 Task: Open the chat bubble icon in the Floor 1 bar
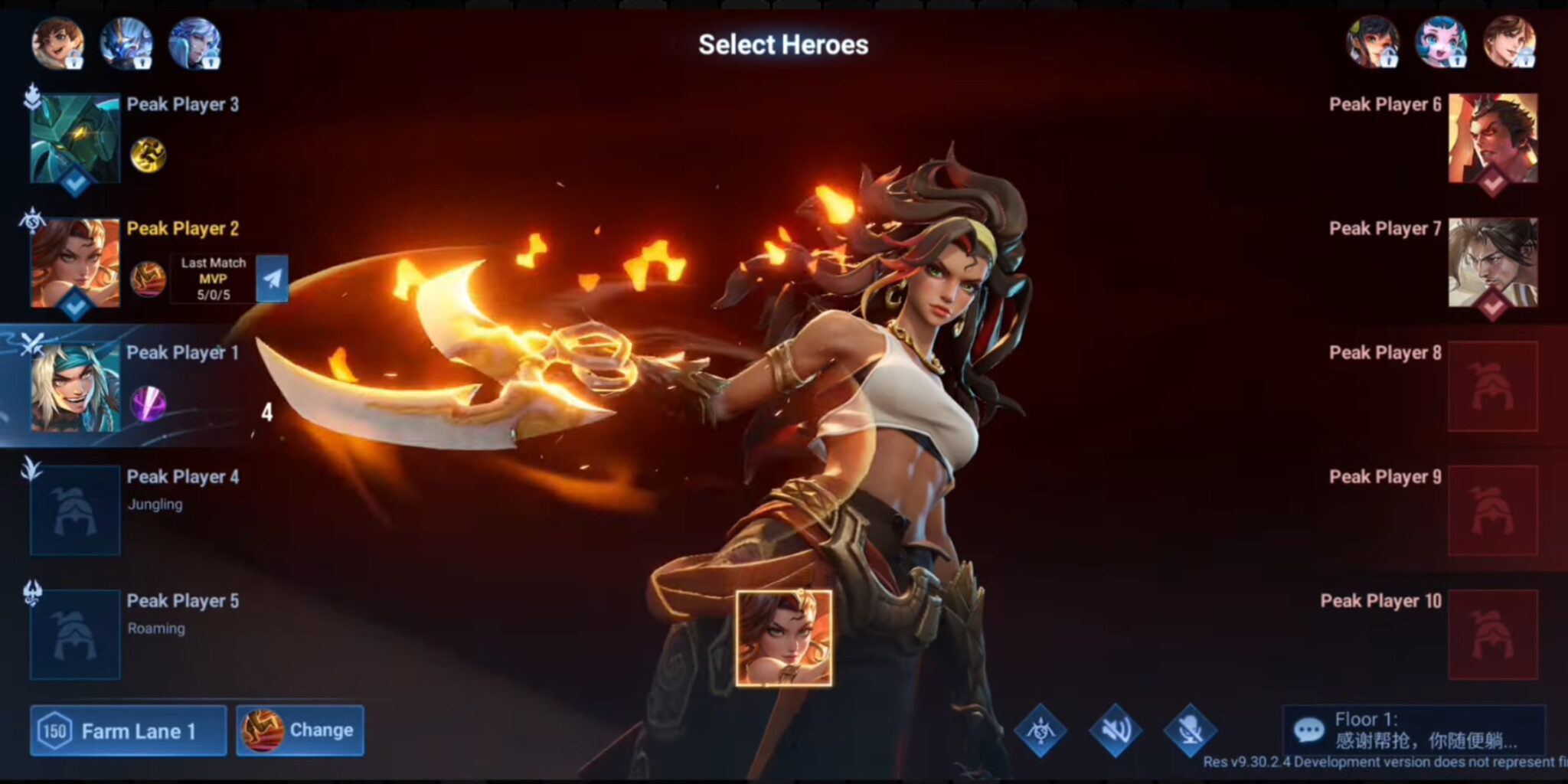click(1309, 729)
